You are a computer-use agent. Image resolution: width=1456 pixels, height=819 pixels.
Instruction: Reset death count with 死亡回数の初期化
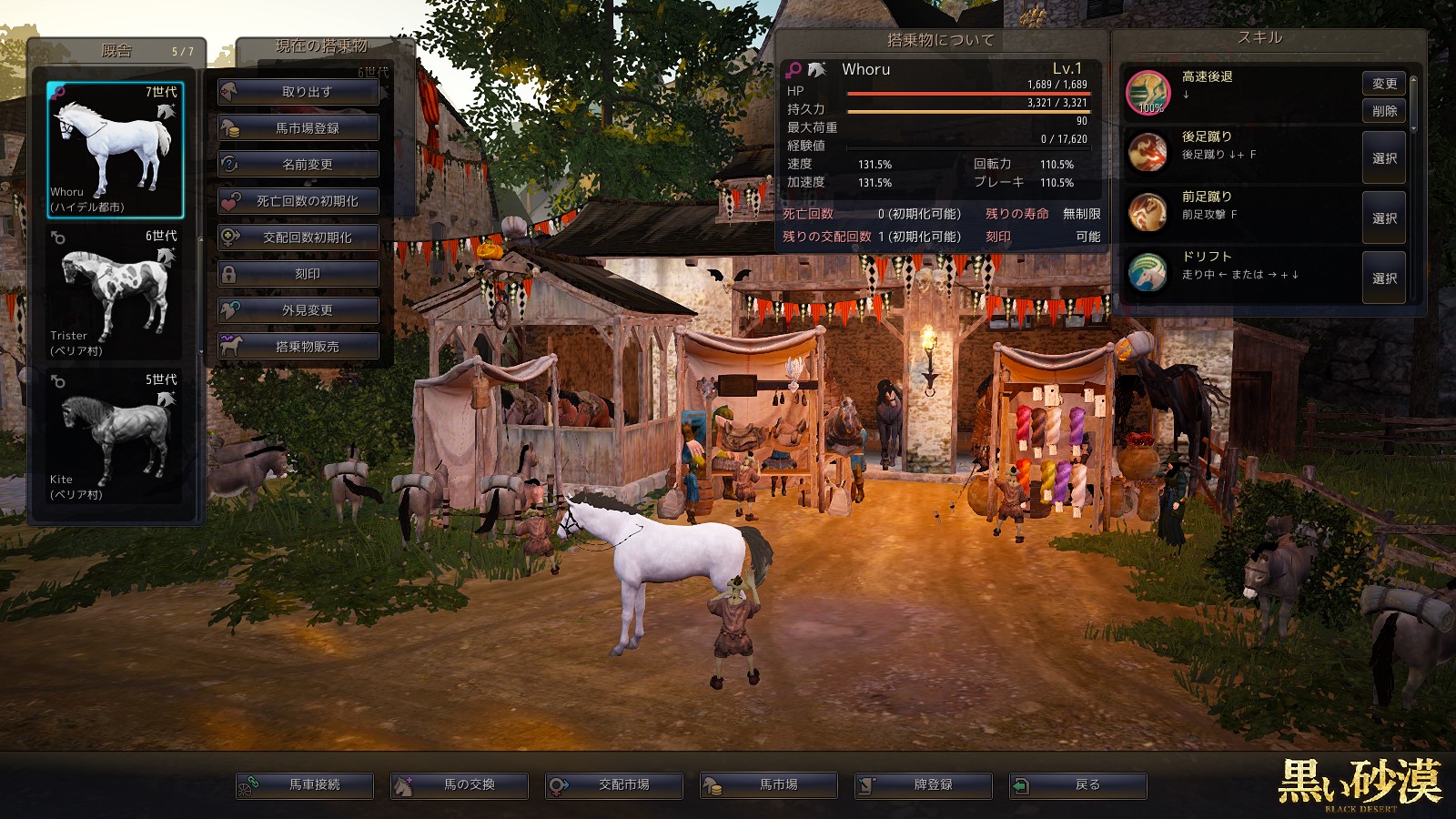(298, 201)
